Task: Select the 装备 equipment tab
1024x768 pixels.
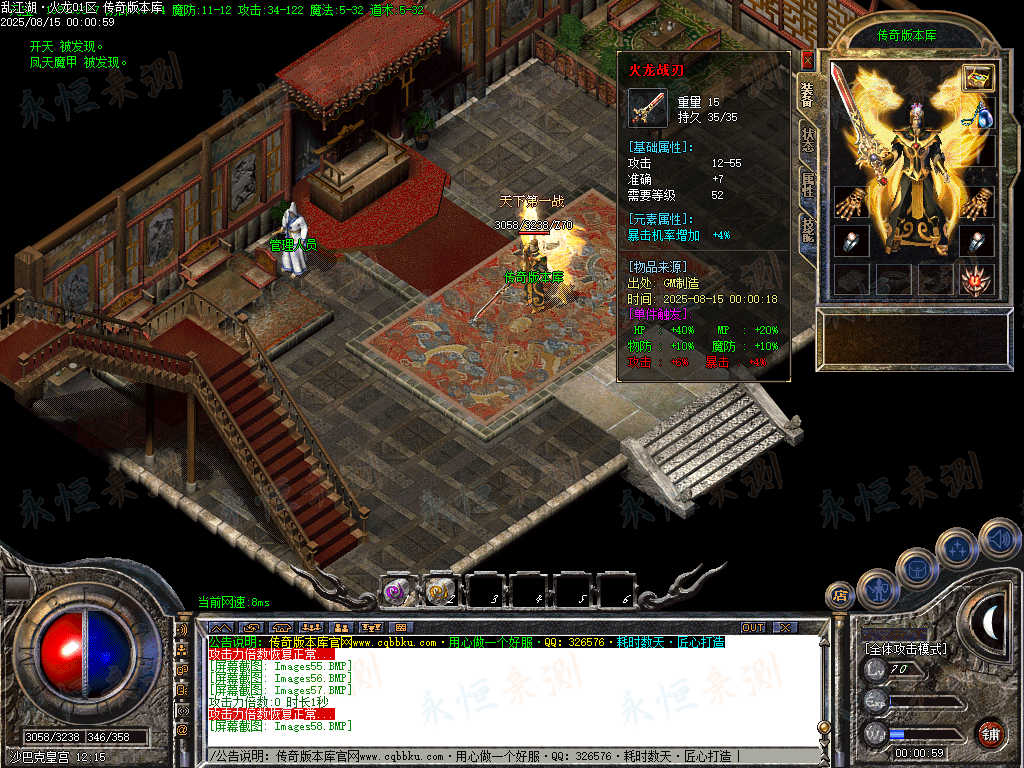Action: [x=808, y=95]
